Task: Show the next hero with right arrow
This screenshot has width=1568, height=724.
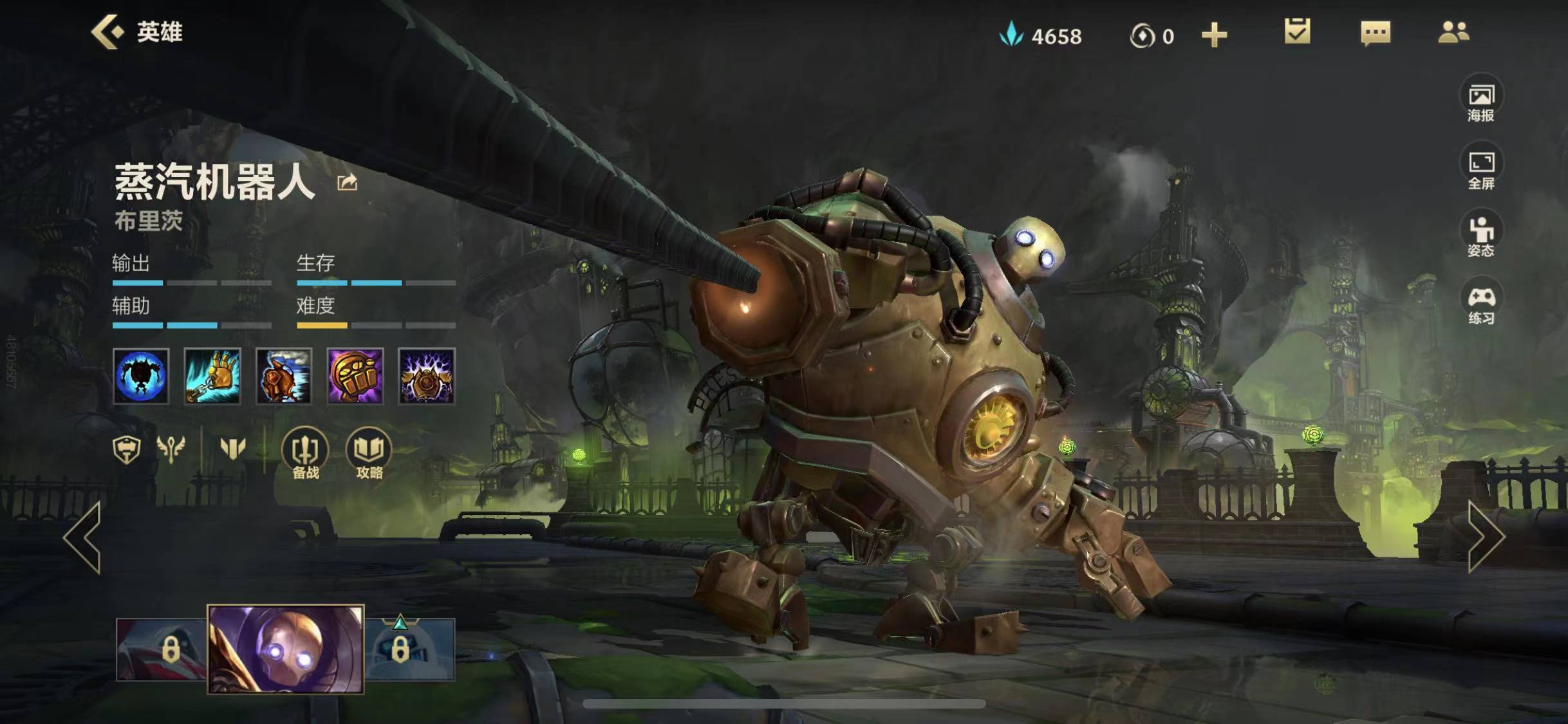Action: (x=1486, y=537)
